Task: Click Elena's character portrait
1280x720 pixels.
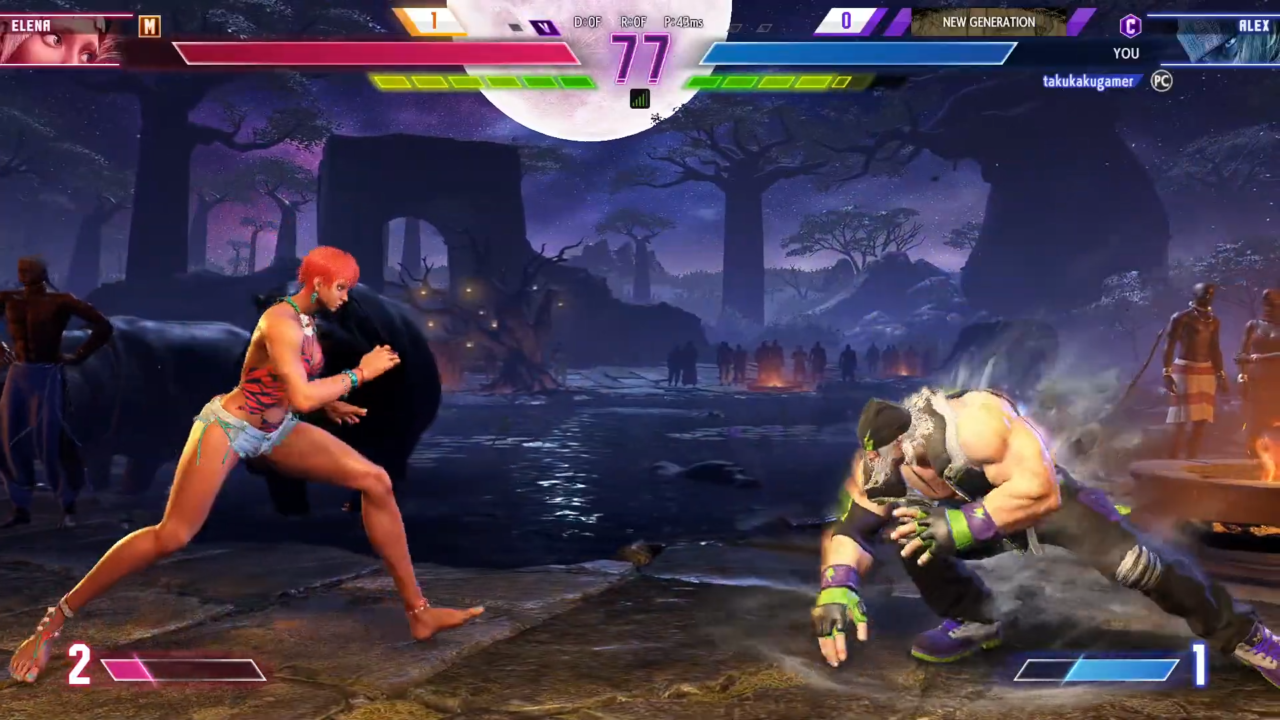Action: (58, 40)
